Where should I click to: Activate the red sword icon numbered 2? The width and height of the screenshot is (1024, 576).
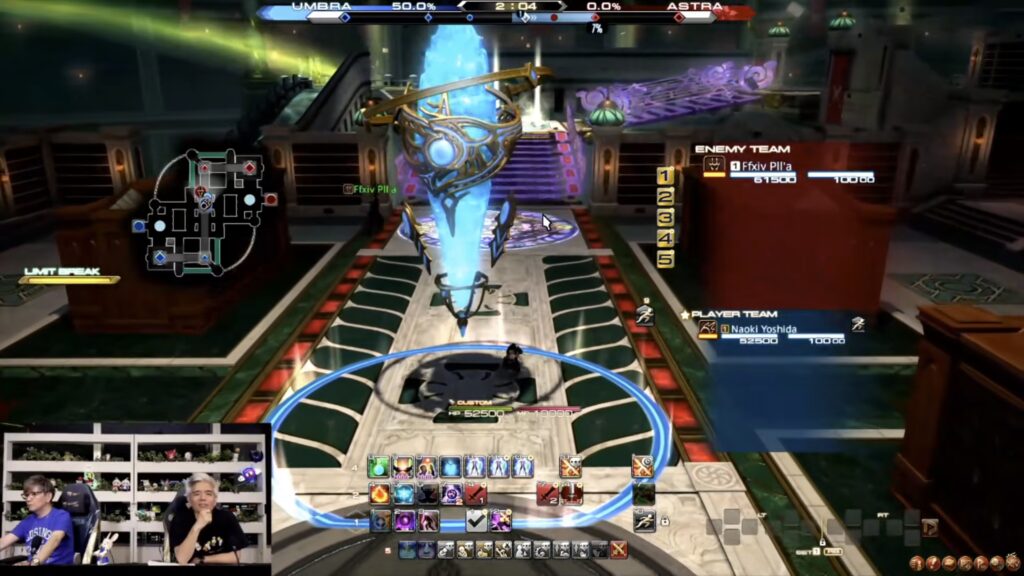[548, 494]
